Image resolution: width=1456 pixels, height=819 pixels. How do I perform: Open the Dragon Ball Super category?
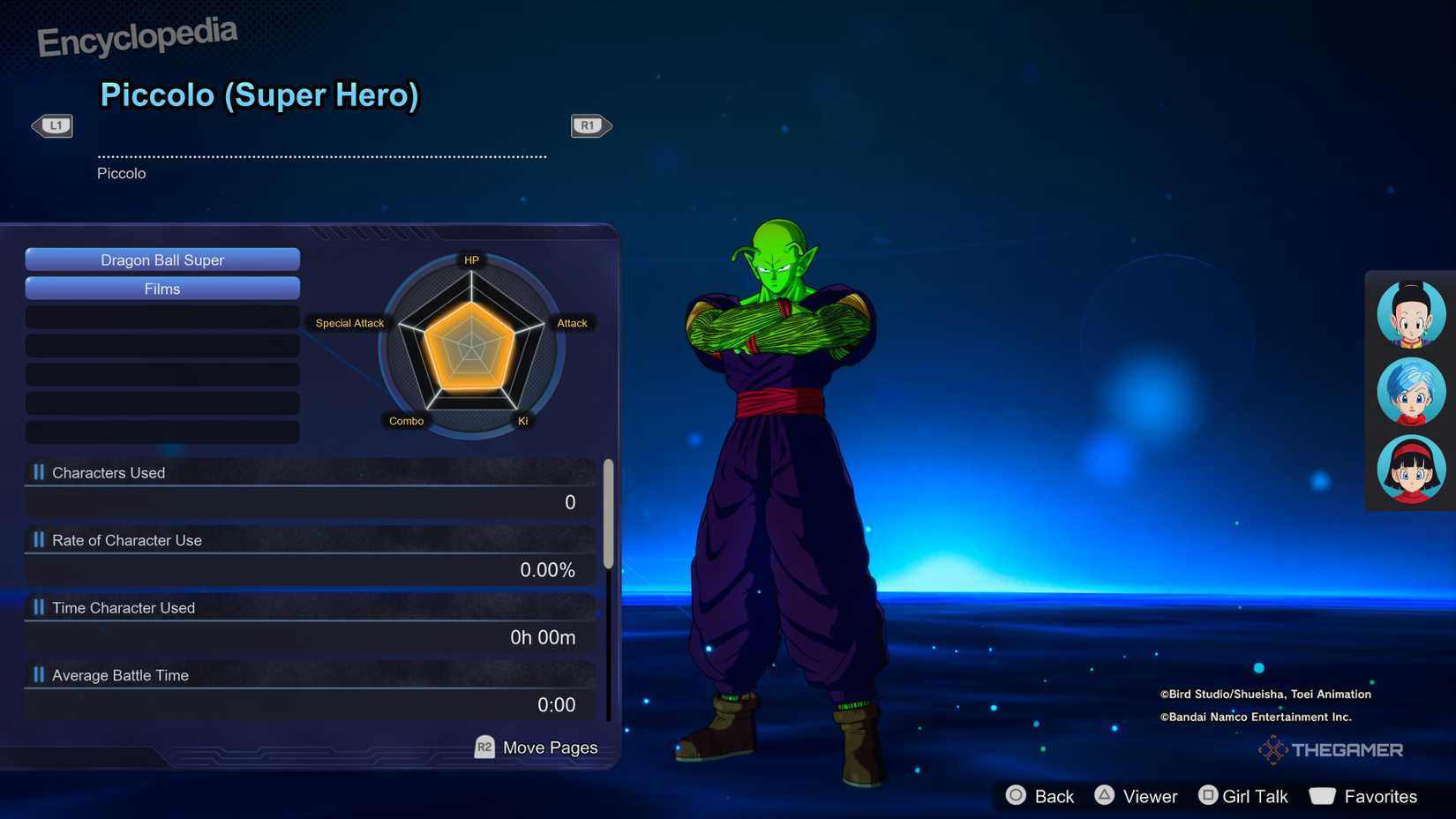tap(162, 259)
